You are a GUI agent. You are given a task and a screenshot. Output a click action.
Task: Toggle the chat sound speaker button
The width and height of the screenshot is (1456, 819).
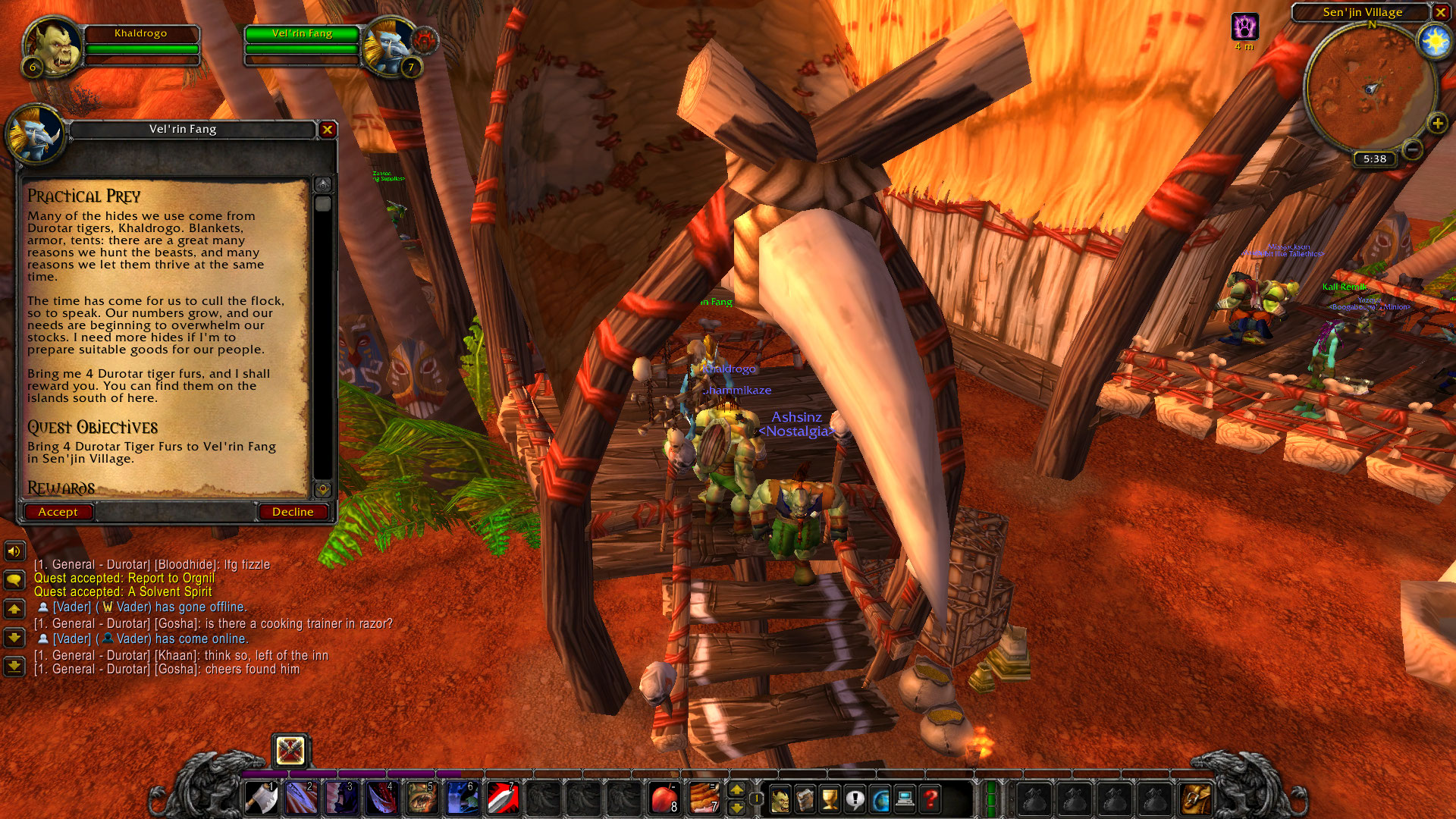pyautogui.click(x=14, y=551)
